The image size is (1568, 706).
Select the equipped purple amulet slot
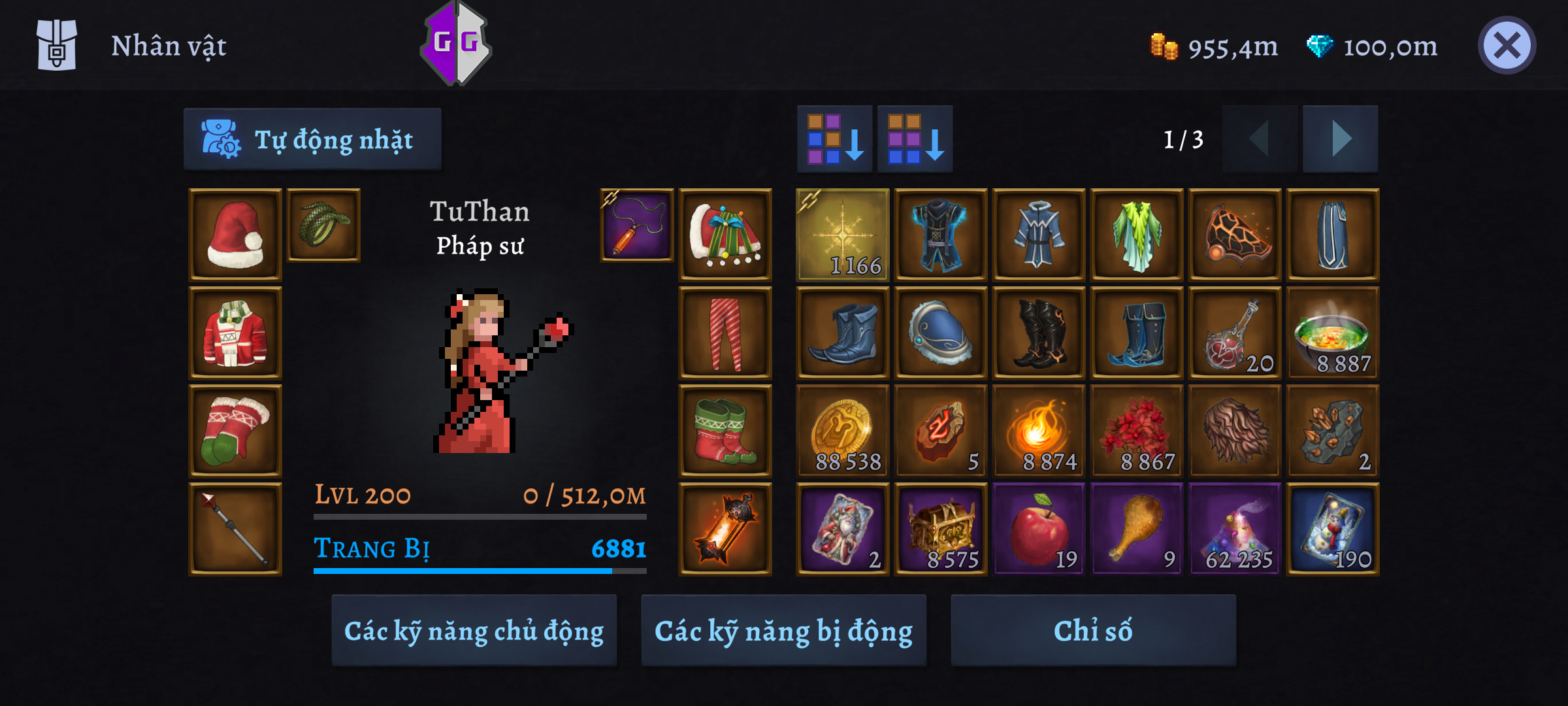(x=637, y=225)
